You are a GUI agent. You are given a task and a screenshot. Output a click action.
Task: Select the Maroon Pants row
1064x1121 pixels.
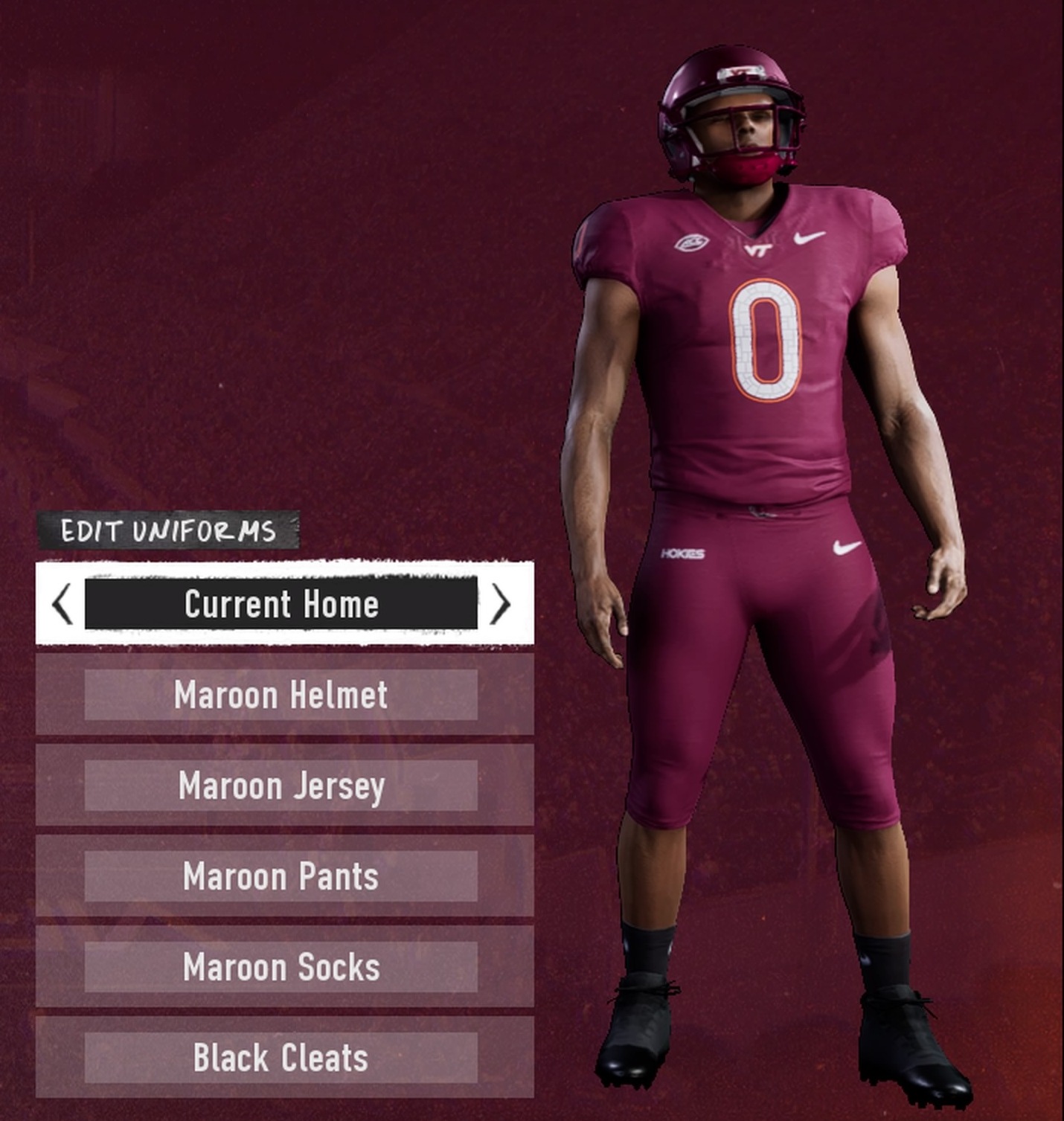(x=281, y=876)
